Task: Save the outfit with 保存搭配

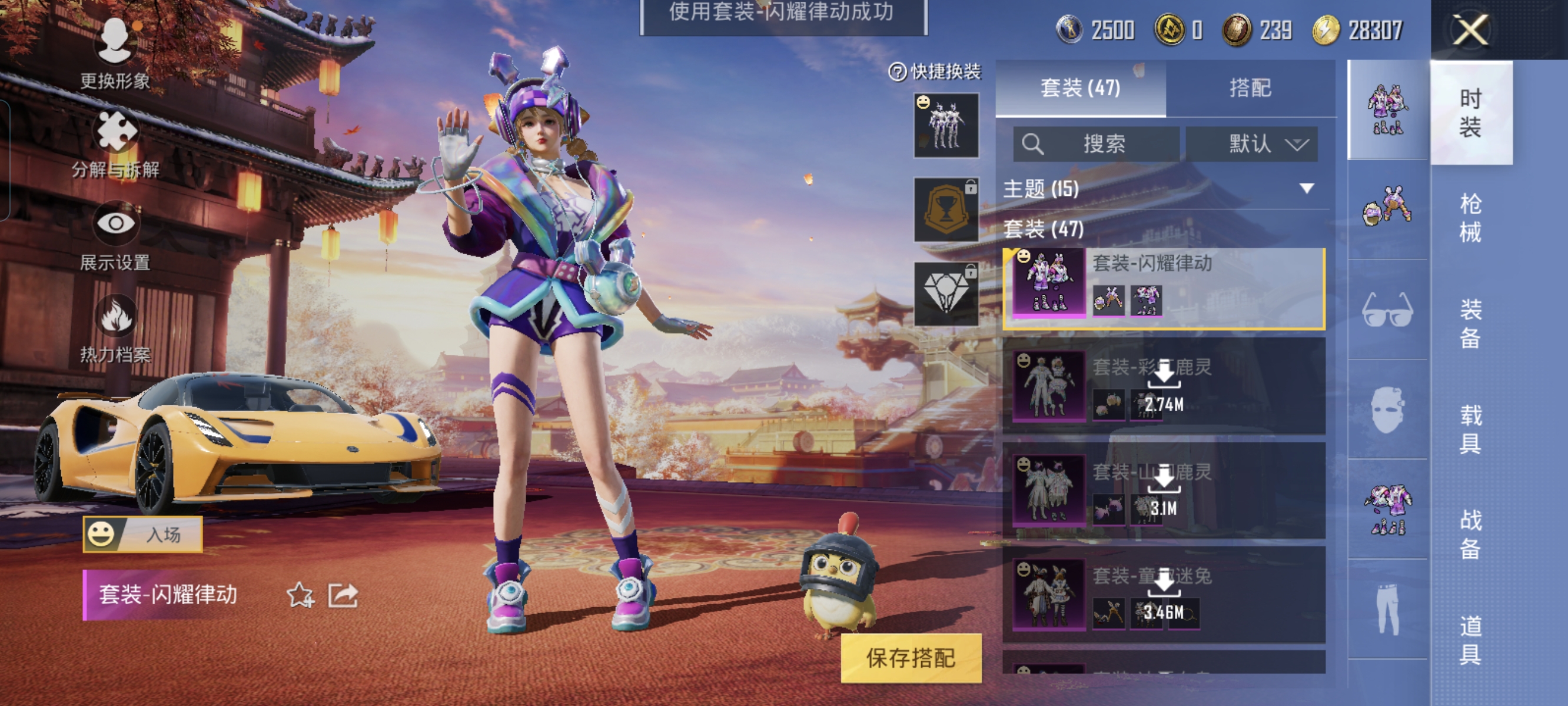Action: 911,658
